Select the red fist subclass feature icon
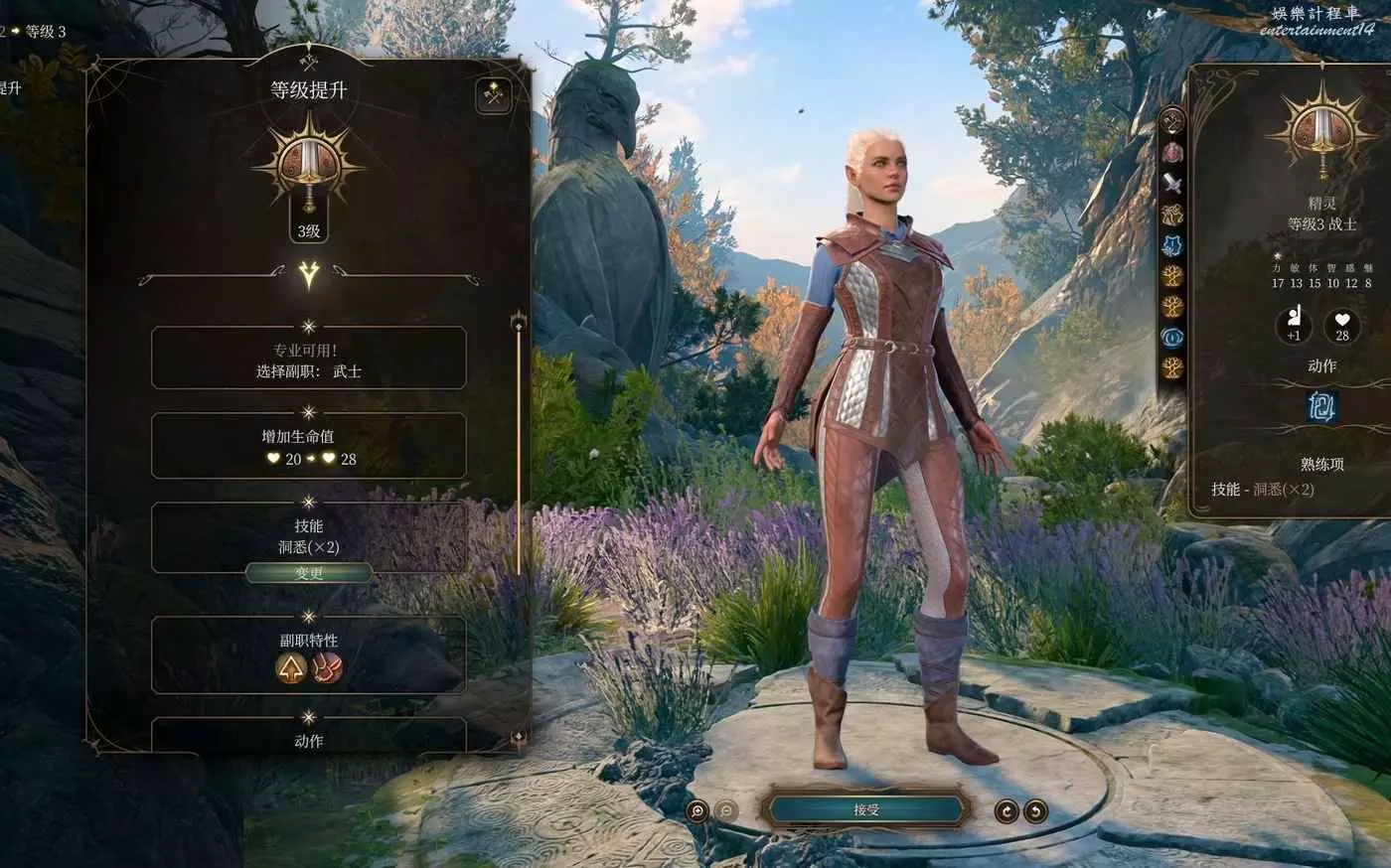 point(327,669)
